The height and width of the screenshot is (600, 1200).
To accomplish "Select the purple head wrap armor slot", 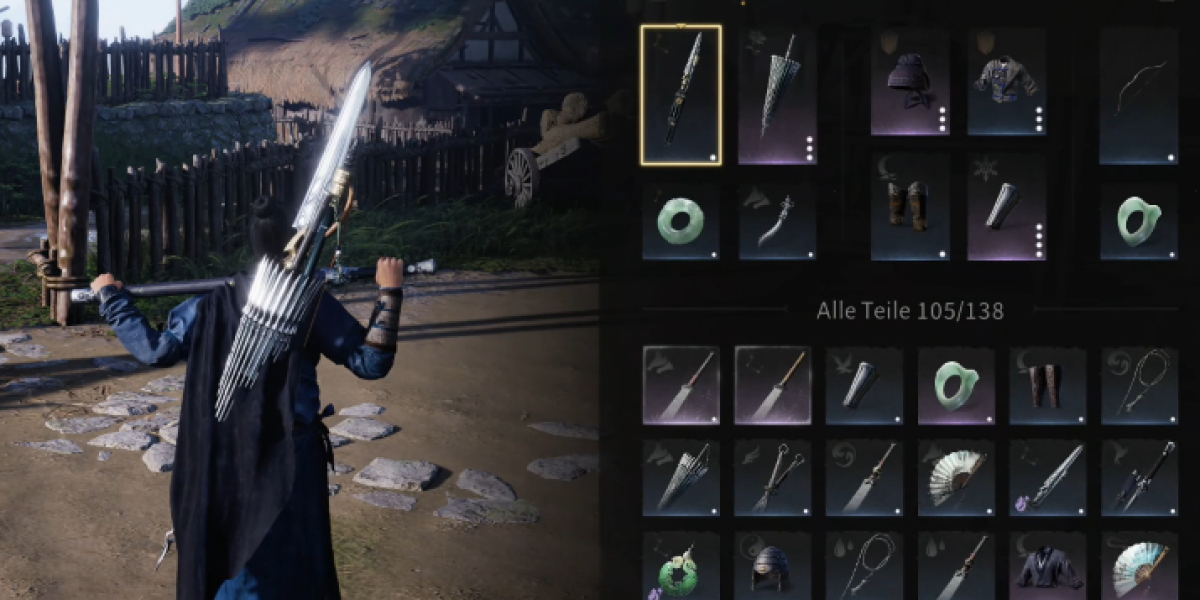I will pyautogui.click(x=910, y=82).
